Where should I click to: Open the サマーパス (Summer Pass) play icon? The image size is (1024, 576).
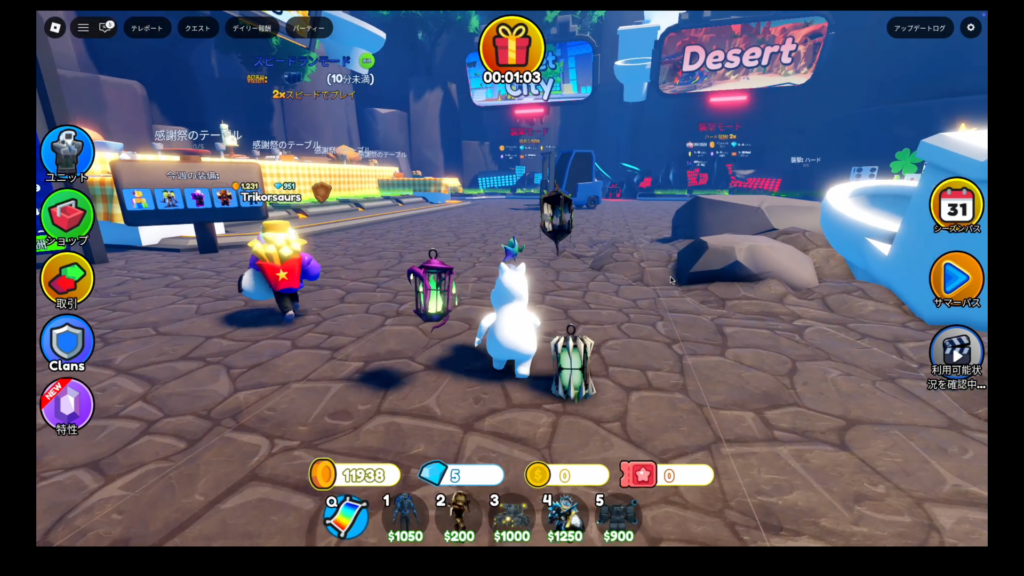point(957,276)
